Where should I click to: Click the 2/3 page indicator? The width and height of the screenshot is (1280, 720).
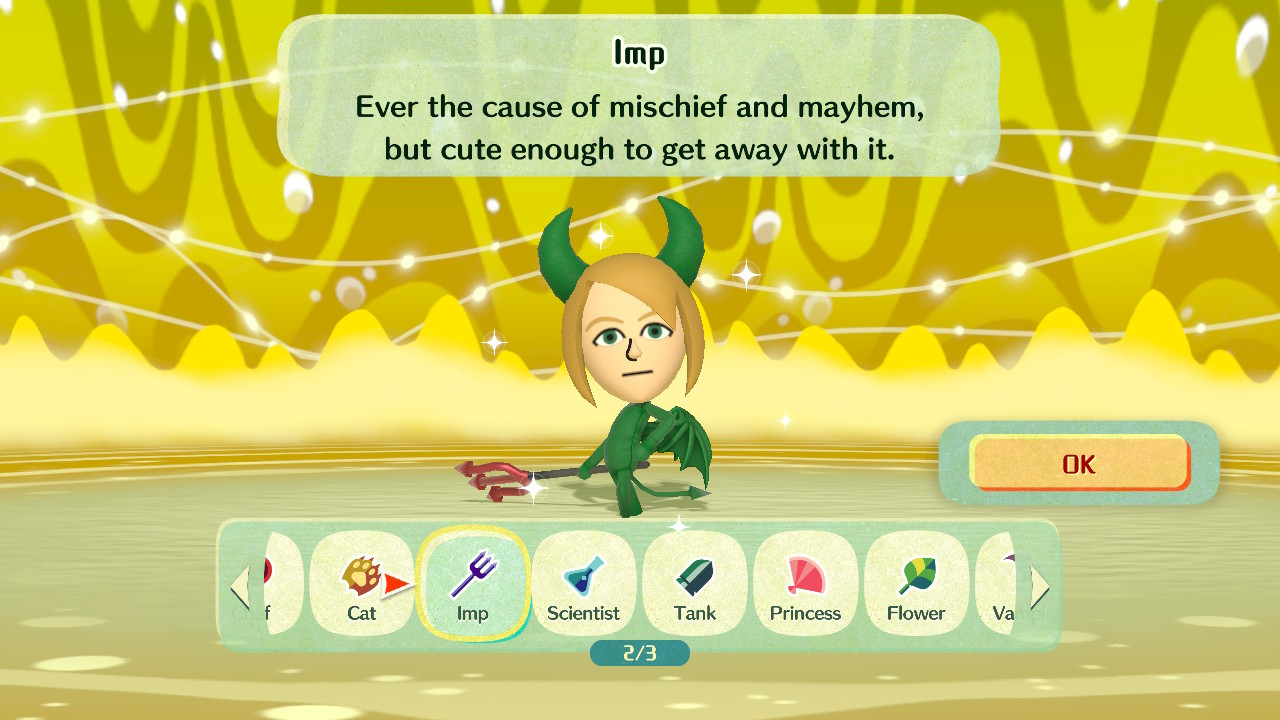pyautogui.click(x=639, y=654)
